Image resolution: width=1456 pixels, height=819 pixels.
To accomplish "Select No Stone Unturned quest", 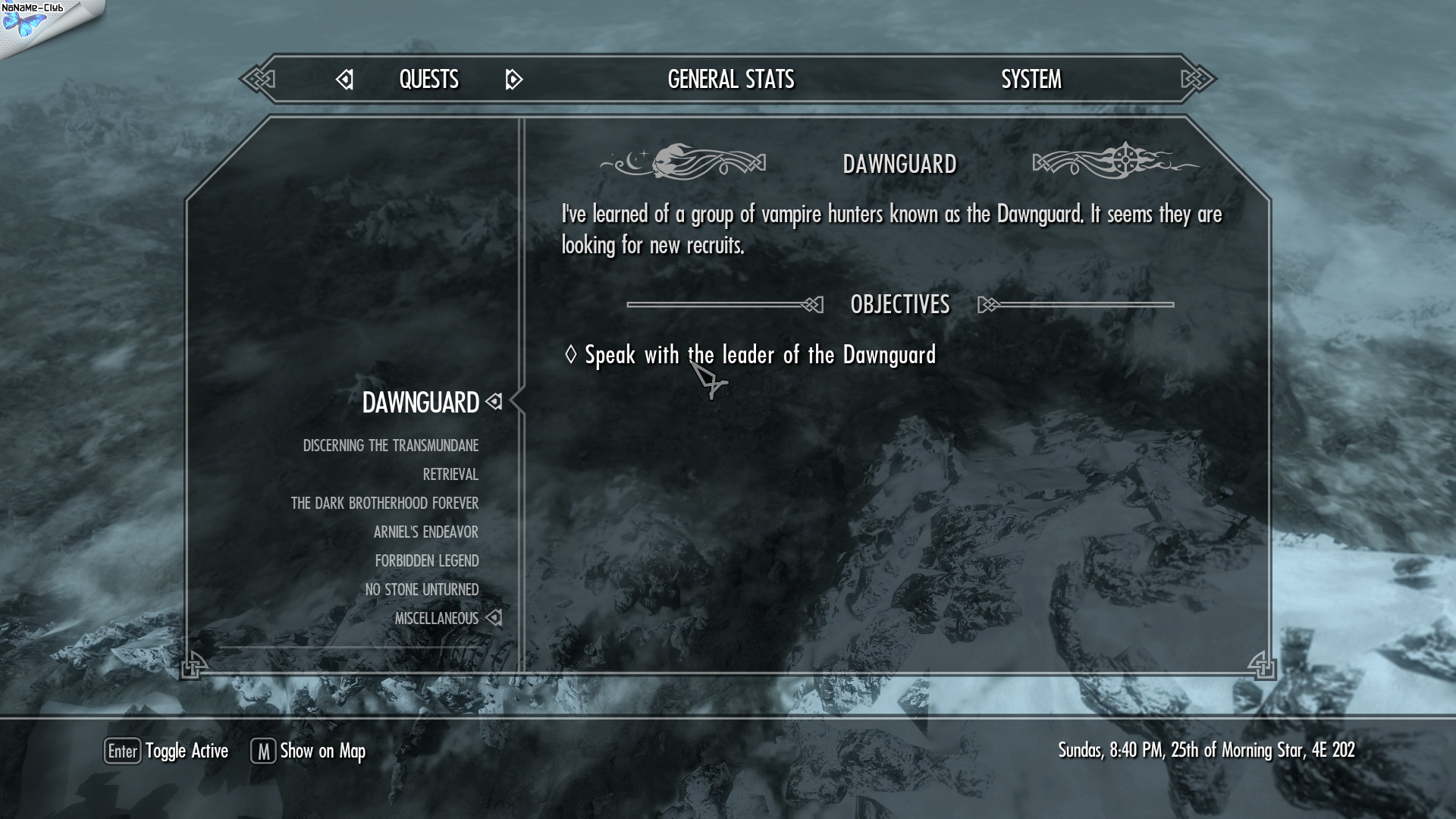I will click(x=422, y=590).
